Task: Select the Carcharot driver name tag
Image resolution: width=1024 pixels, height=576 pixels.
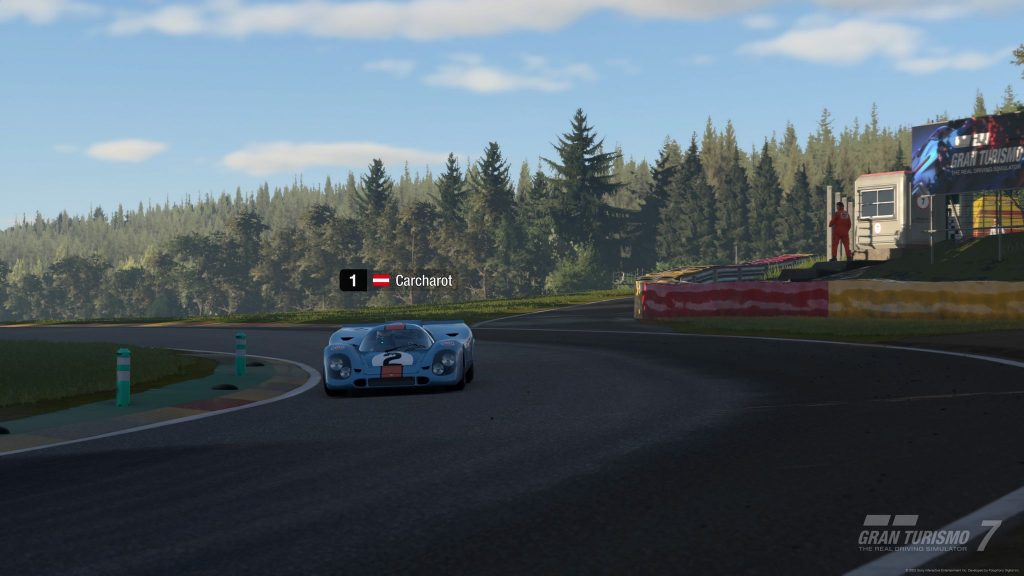Action: (422, 281)
